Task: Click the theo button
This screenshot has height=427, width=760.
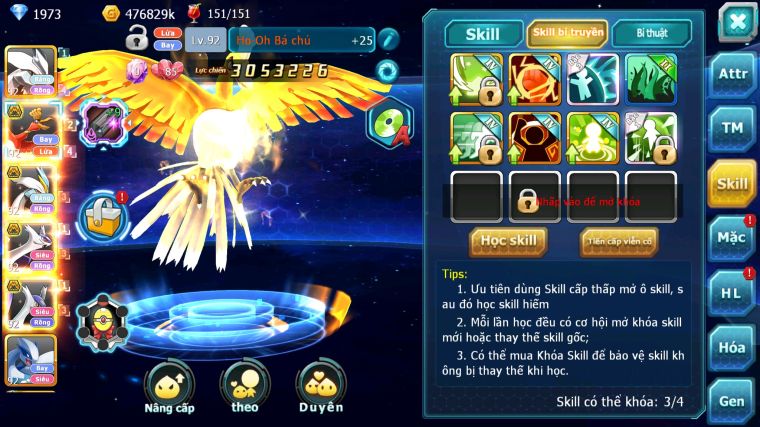Action: click(245, 388)
